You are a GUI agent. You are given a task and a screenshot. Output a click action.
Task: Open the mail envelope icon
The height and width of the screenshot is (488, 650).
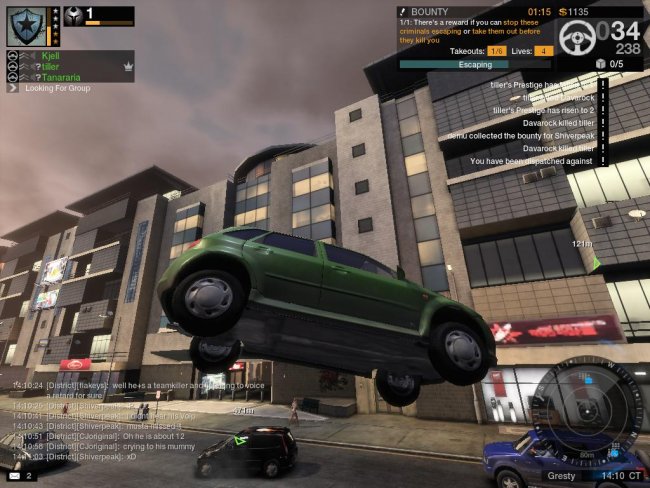[x=13, y=476]
